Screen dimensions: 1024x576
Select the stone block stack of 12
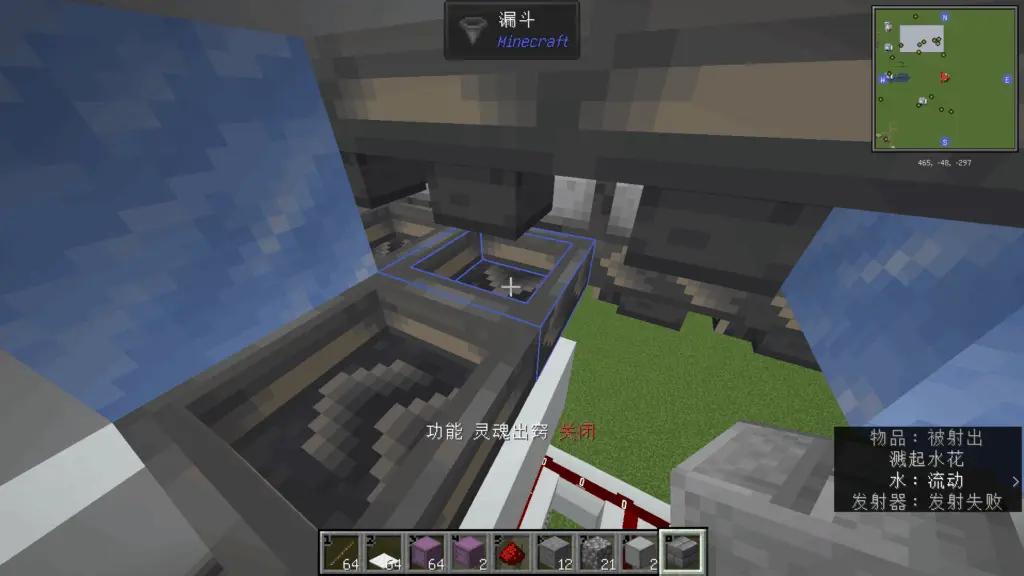pos(556,551)
